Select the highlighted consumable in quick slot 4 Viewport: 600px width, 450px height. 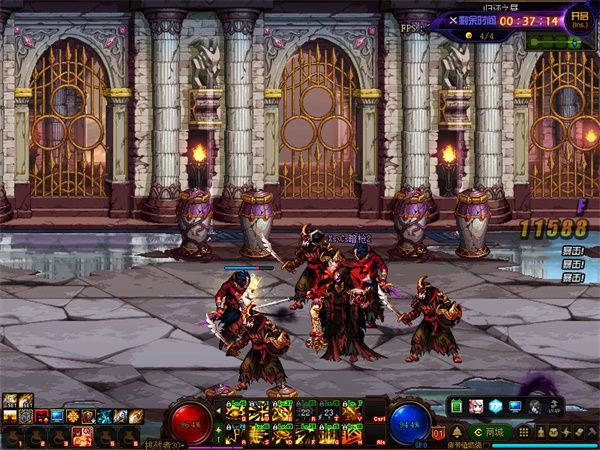coord(83,435)
